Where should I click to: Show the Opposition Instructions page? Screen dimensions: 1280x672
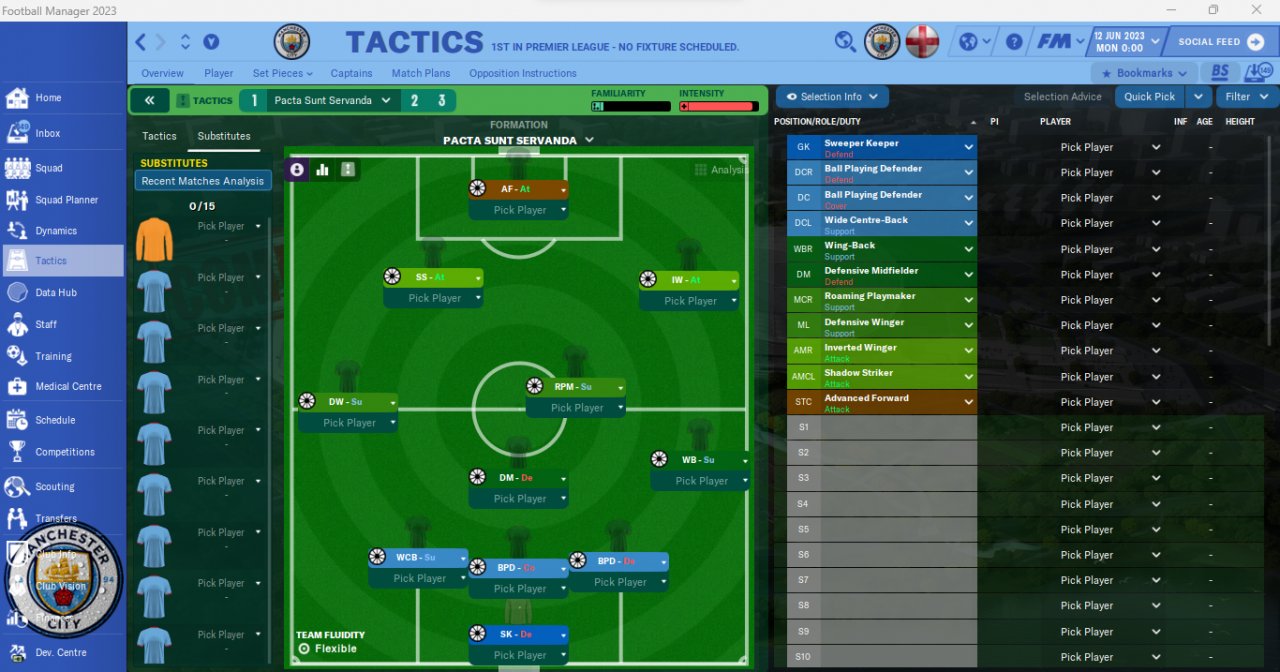coord(522,73)
